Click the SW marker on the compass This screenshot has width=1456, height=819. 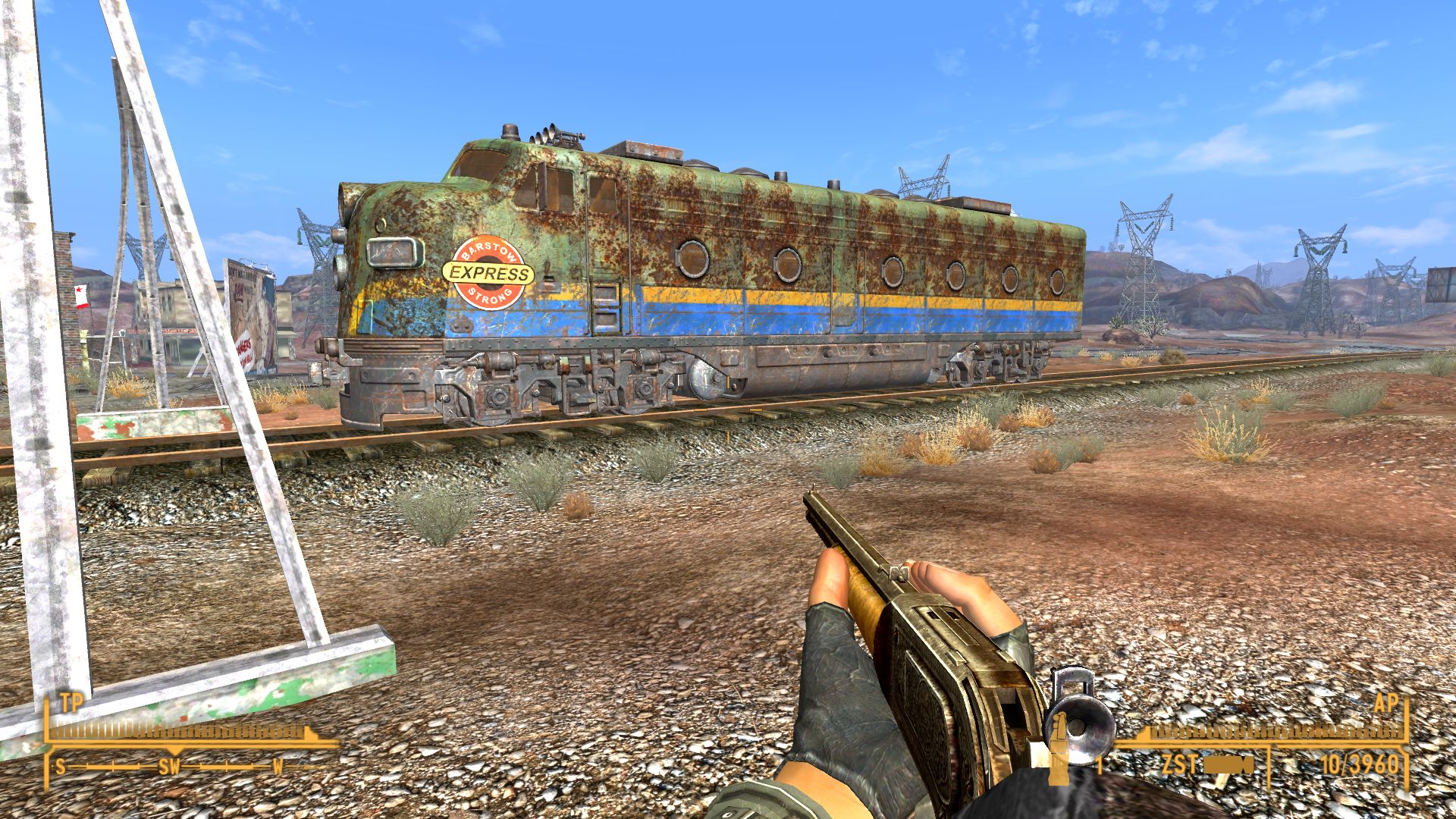[170, 767]
